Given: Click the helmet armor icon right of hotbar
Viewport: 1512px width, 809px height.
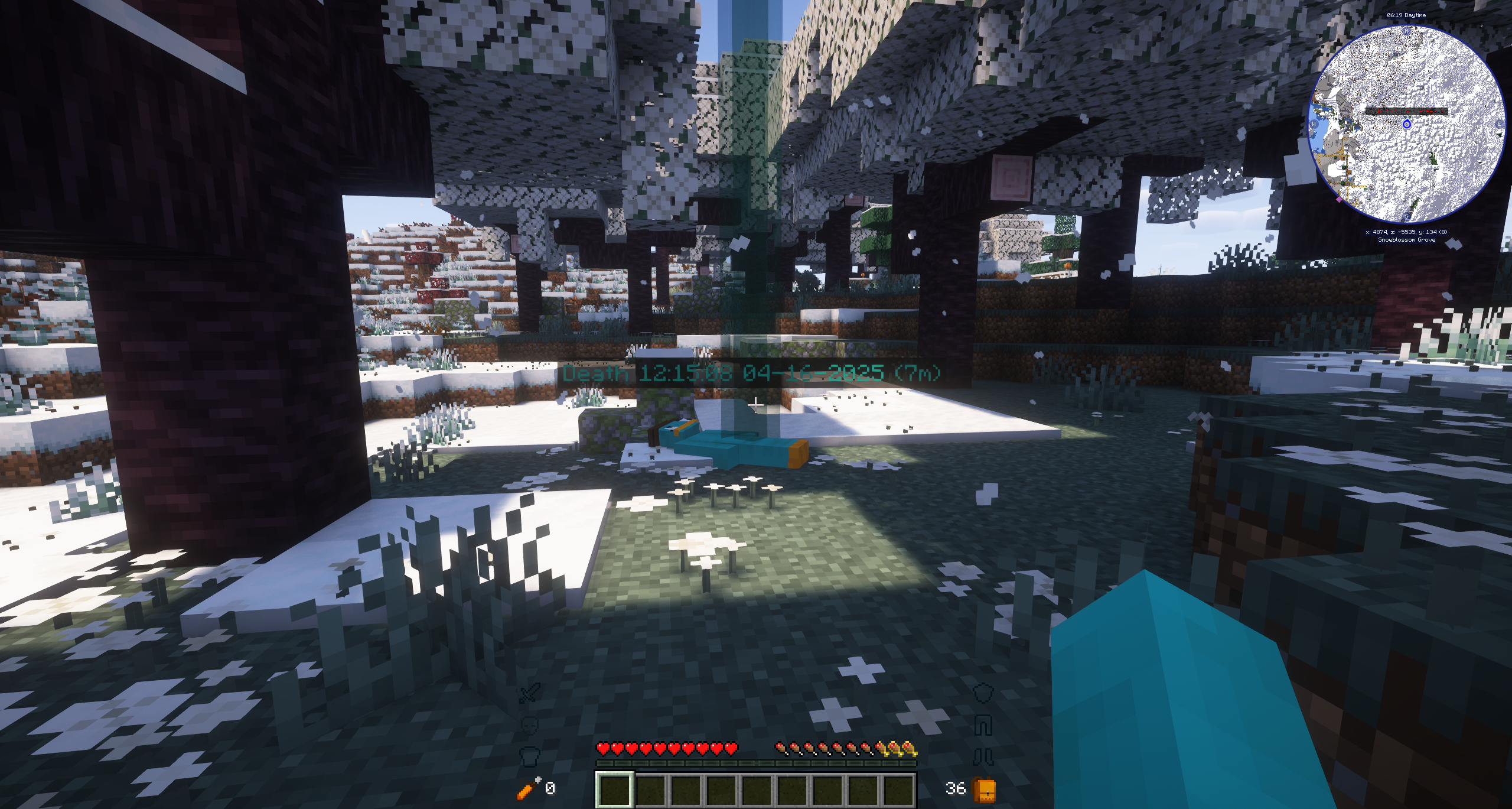Looking at the screenshot, I should (983, 693).
